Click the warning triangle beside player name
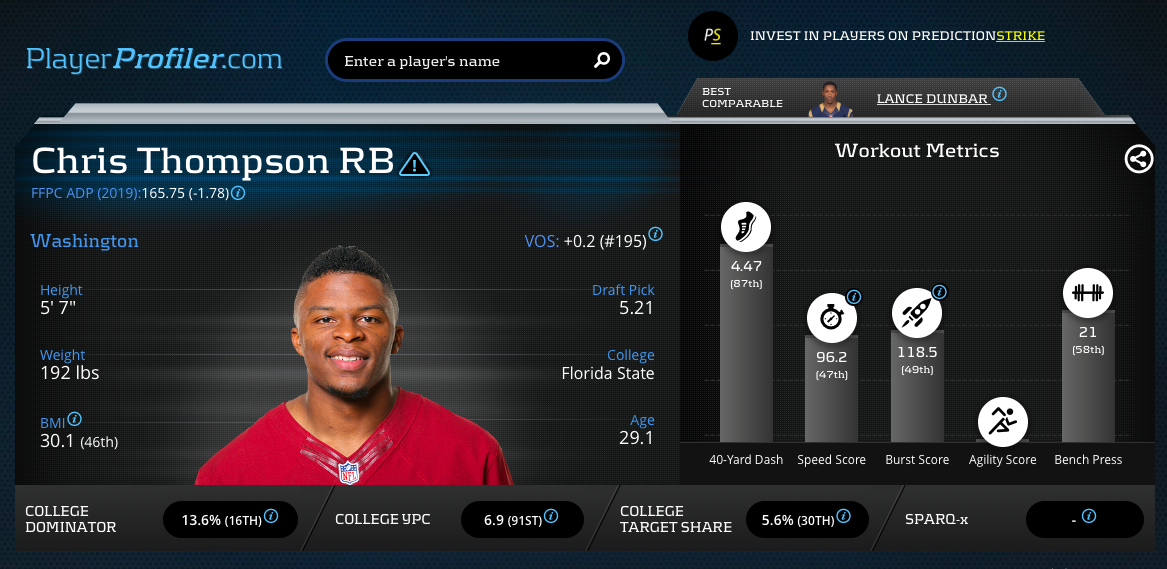 [x=414, y=163]
